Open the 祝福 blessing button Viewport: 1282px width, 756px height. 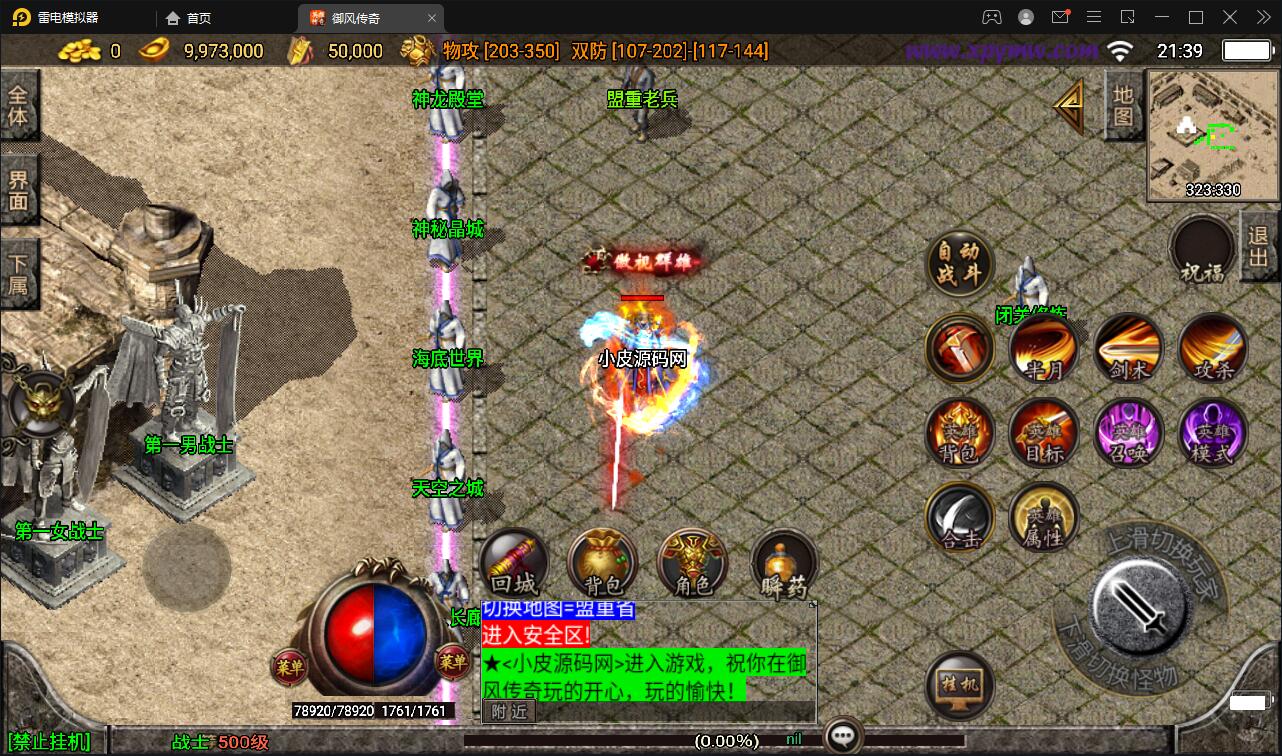pos(1202,250)
